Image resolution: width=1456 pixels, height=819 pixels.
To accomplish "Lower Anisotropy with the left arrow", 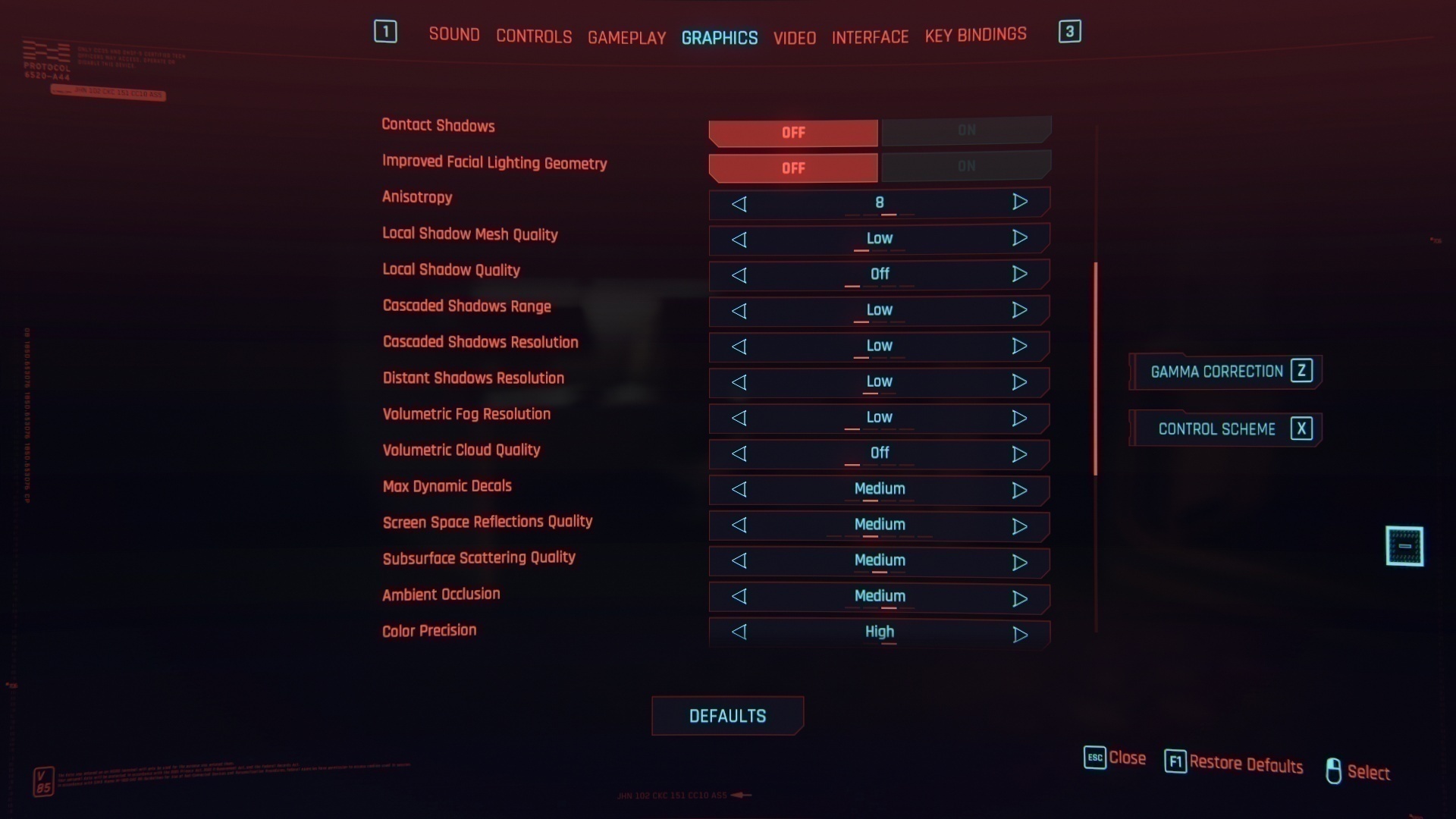I will [x=739, y=203].
